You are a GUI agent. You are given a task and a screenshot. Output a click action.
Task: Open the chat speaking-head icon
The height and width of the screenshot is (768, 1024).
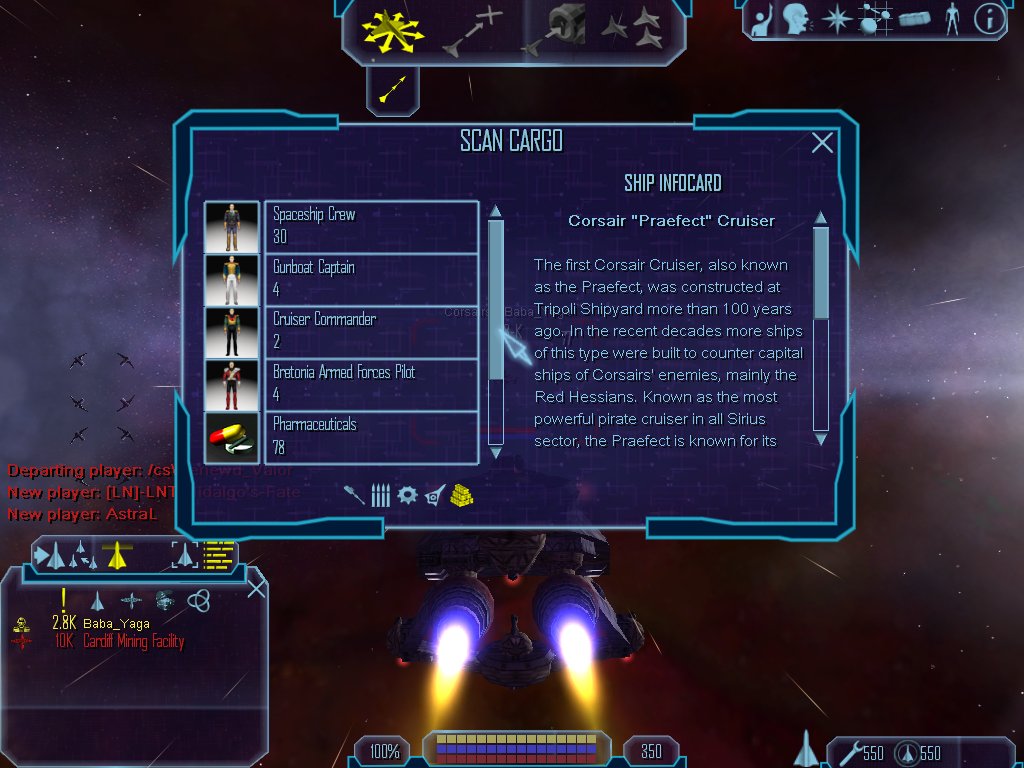click(x=795, y=19)
